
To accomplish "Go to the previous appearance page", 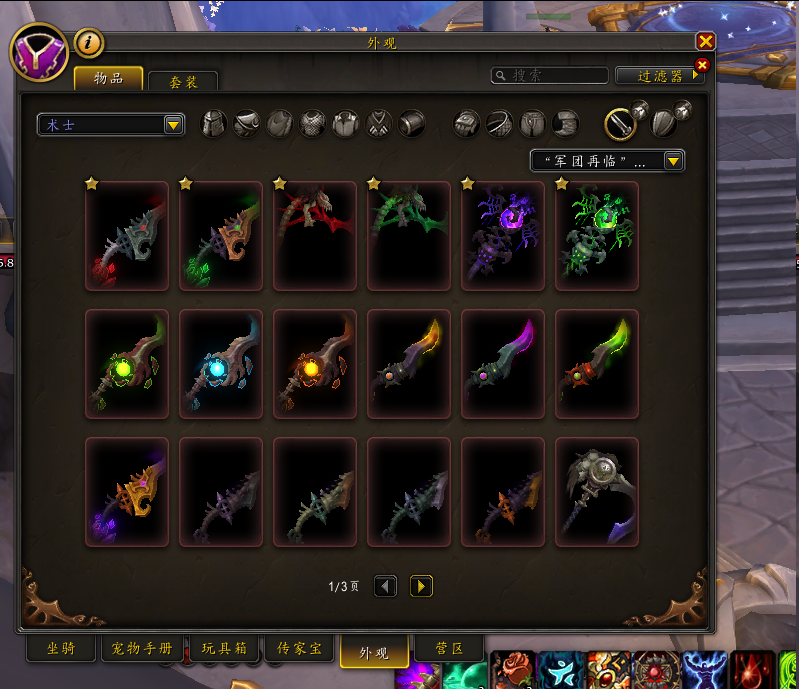I will click(385, 586).
